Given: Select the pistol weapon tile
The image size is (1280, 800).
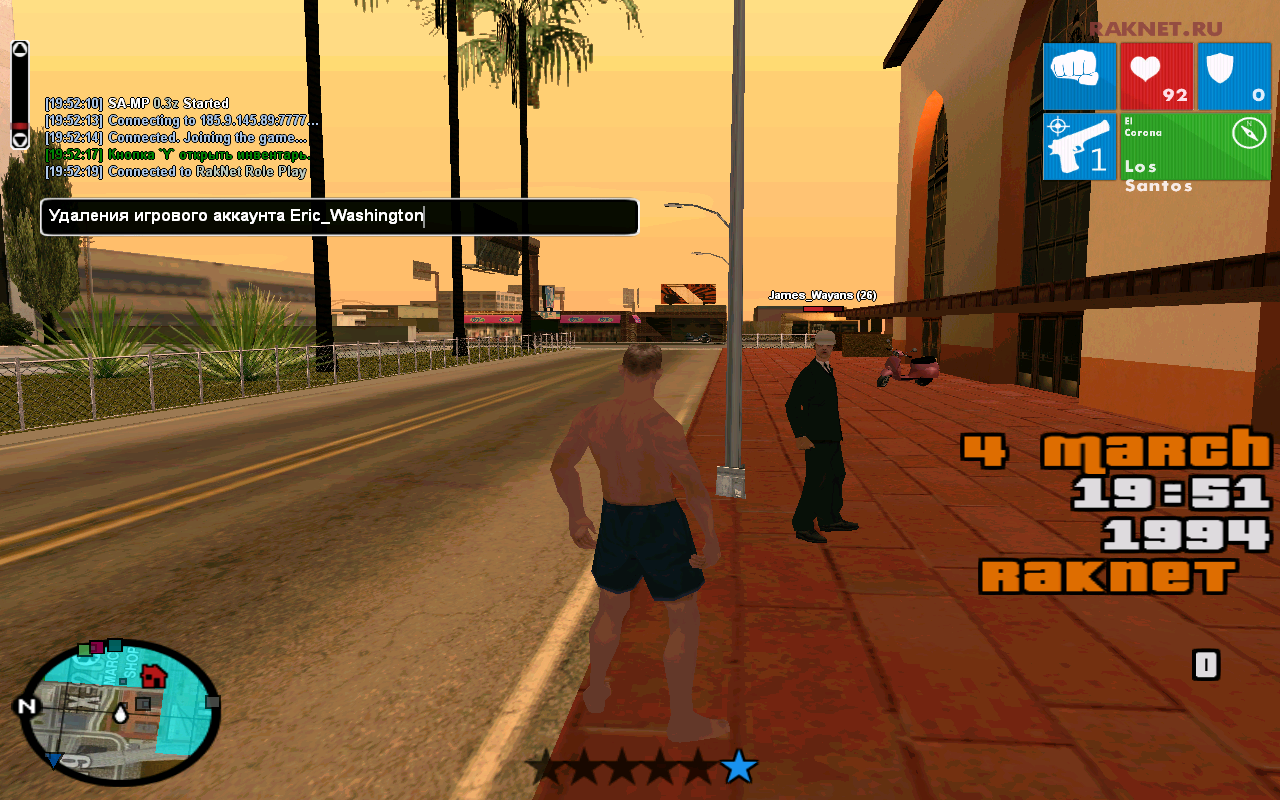Looking at the screenshot, I should tap(1079, 146).
